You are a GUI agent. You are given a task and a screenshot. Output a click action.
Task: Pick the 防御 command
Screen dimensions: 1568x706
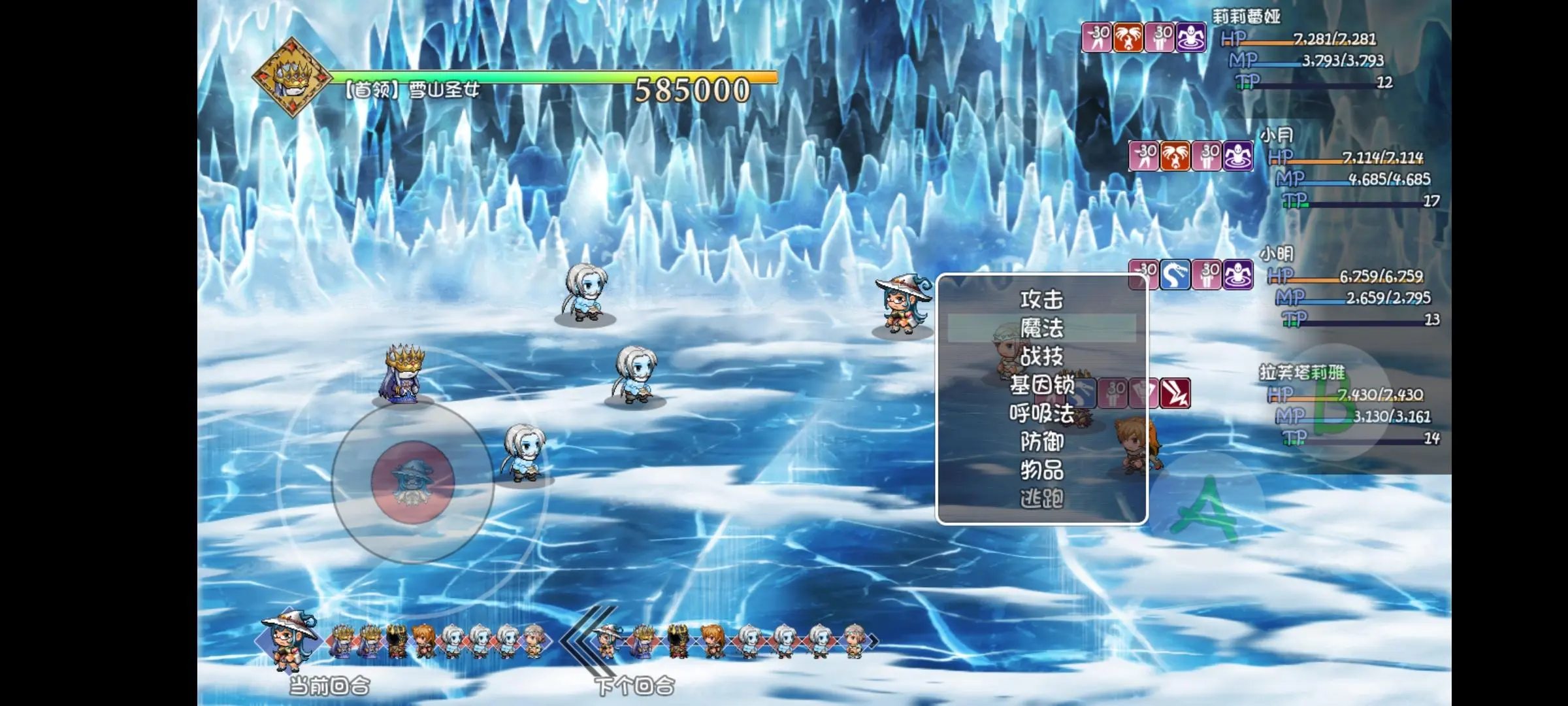pos(1041,442)
